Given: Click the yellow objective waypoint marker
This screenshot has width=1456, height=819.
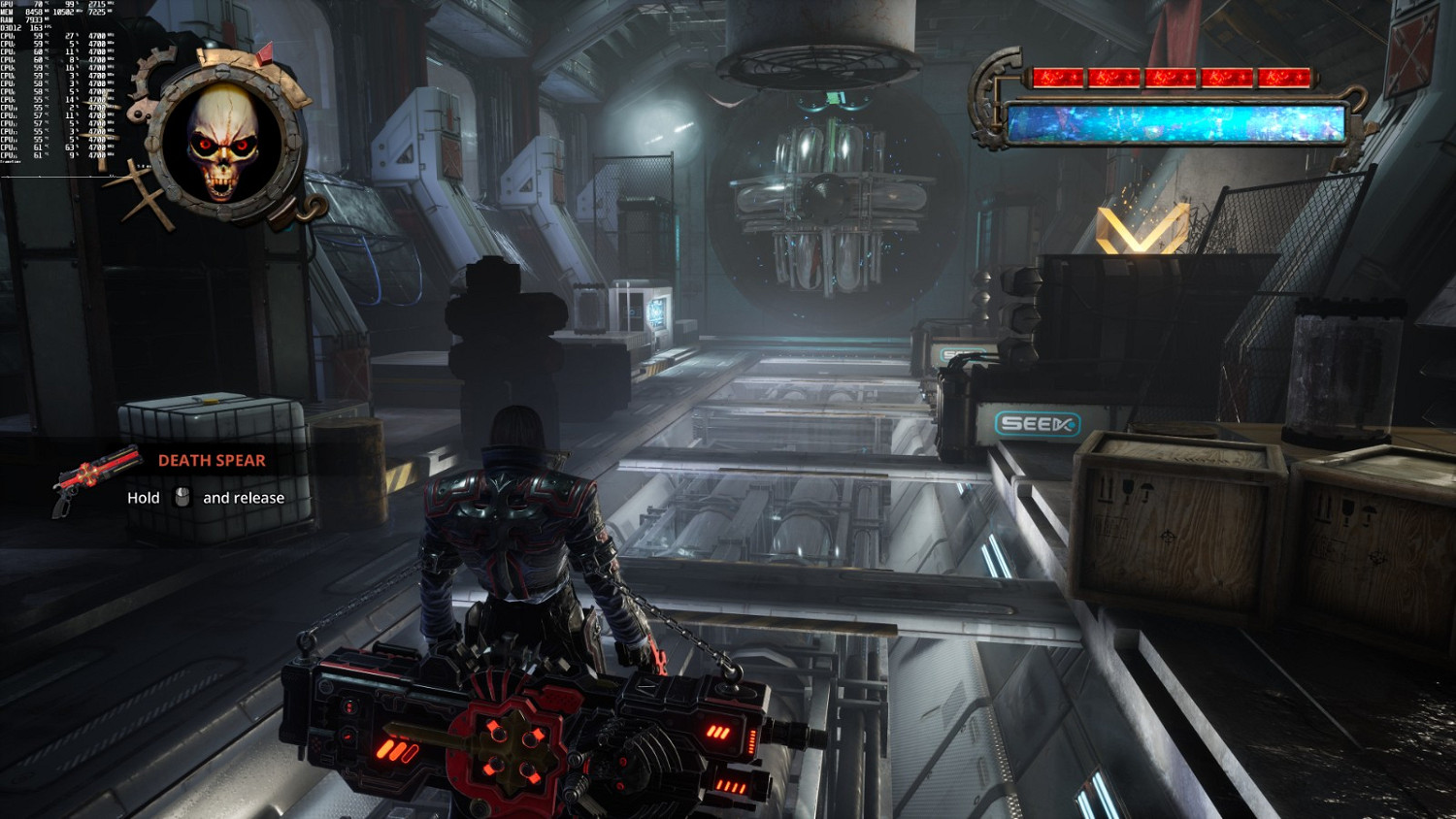Looking at the screenshot, I should 1142,230.
